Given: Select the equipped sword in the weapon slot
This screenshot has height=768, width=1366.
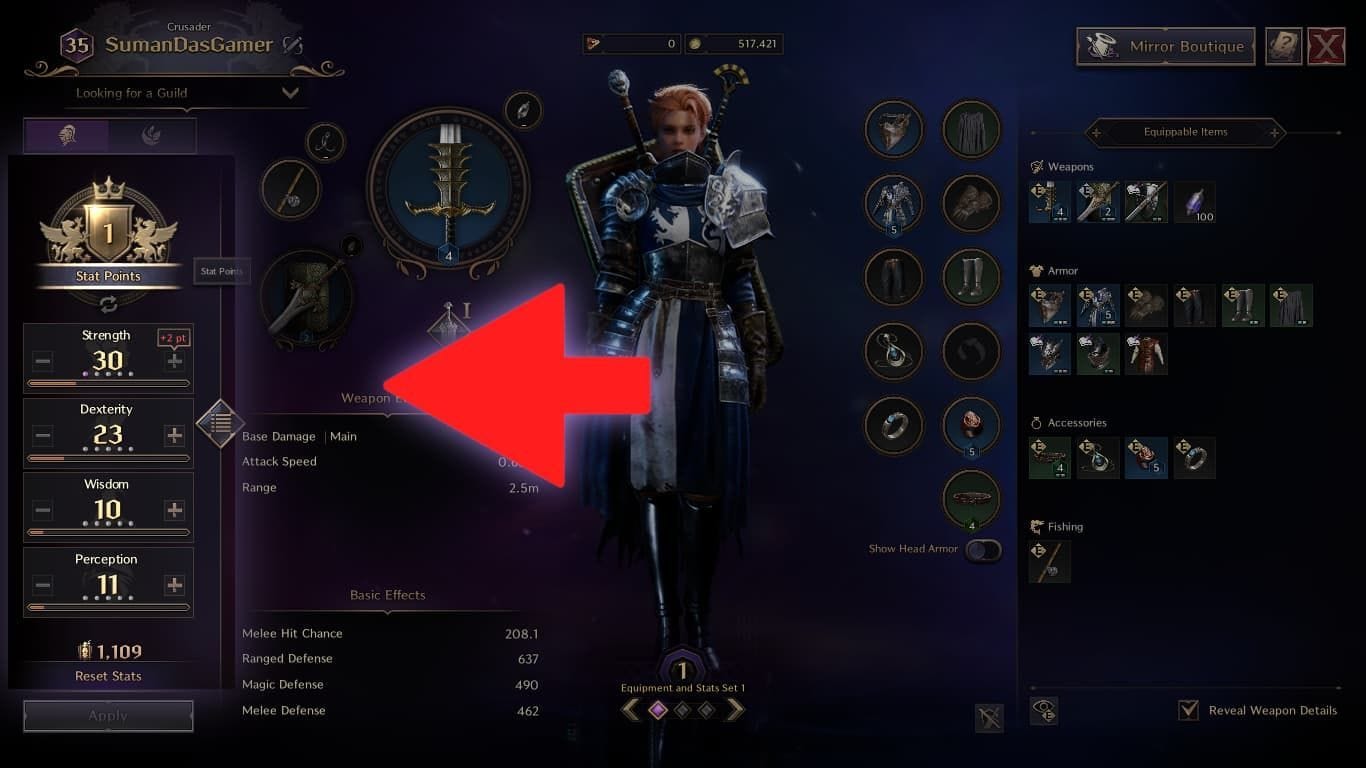Looking at the screenshot, I should (x=448, y=190).
